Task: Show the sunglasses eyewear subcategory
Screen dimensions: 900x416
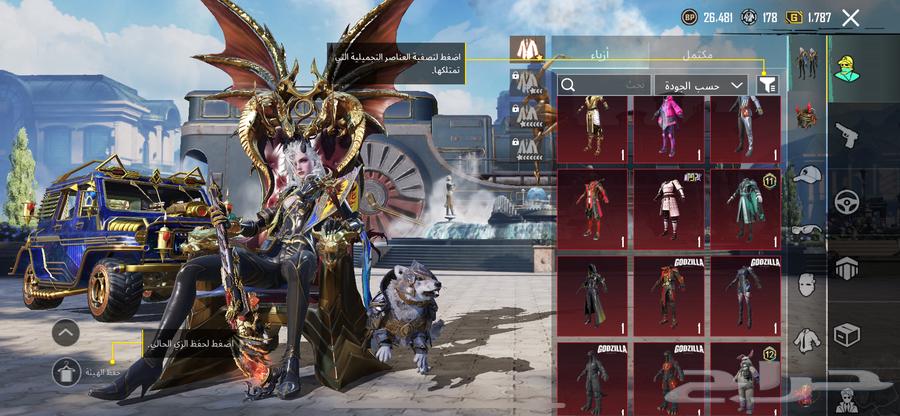Action: 804,230
